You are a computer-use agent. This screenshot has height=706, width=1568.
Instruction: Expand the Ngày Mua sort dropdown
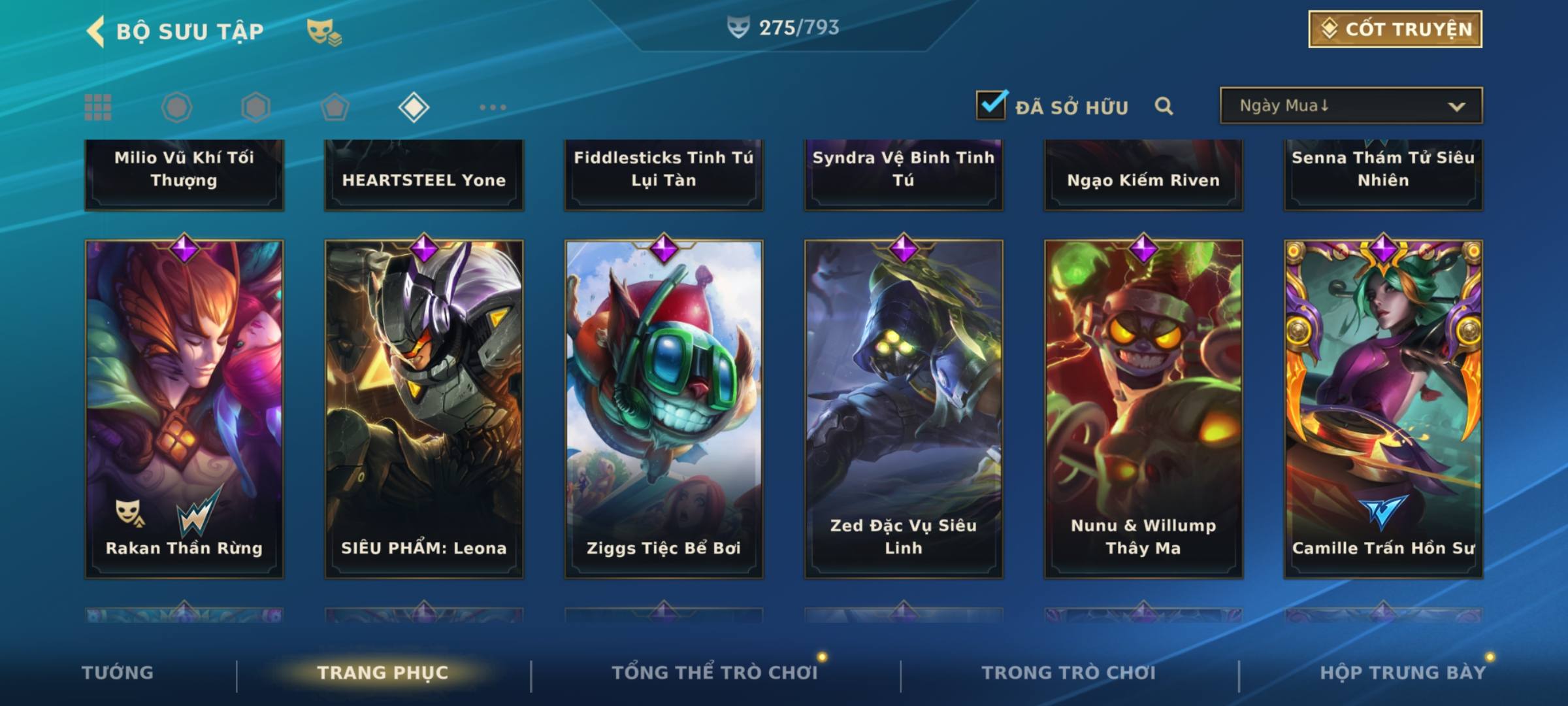(x=1351, y=106)
